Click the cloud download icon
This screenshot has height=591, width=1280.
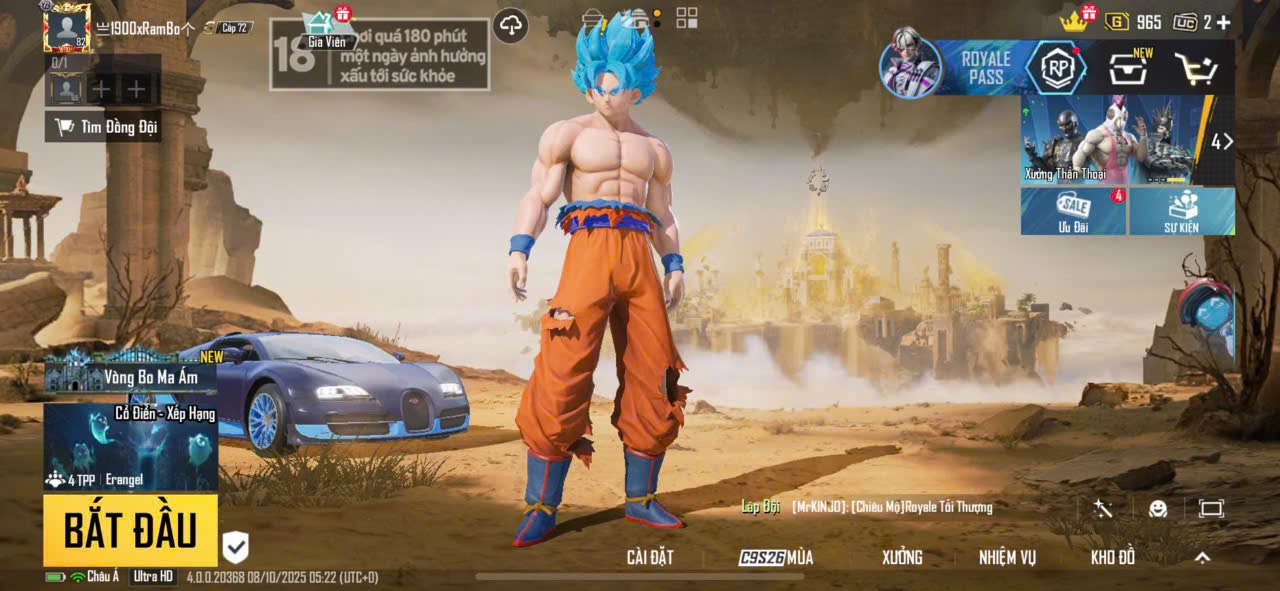511,26
